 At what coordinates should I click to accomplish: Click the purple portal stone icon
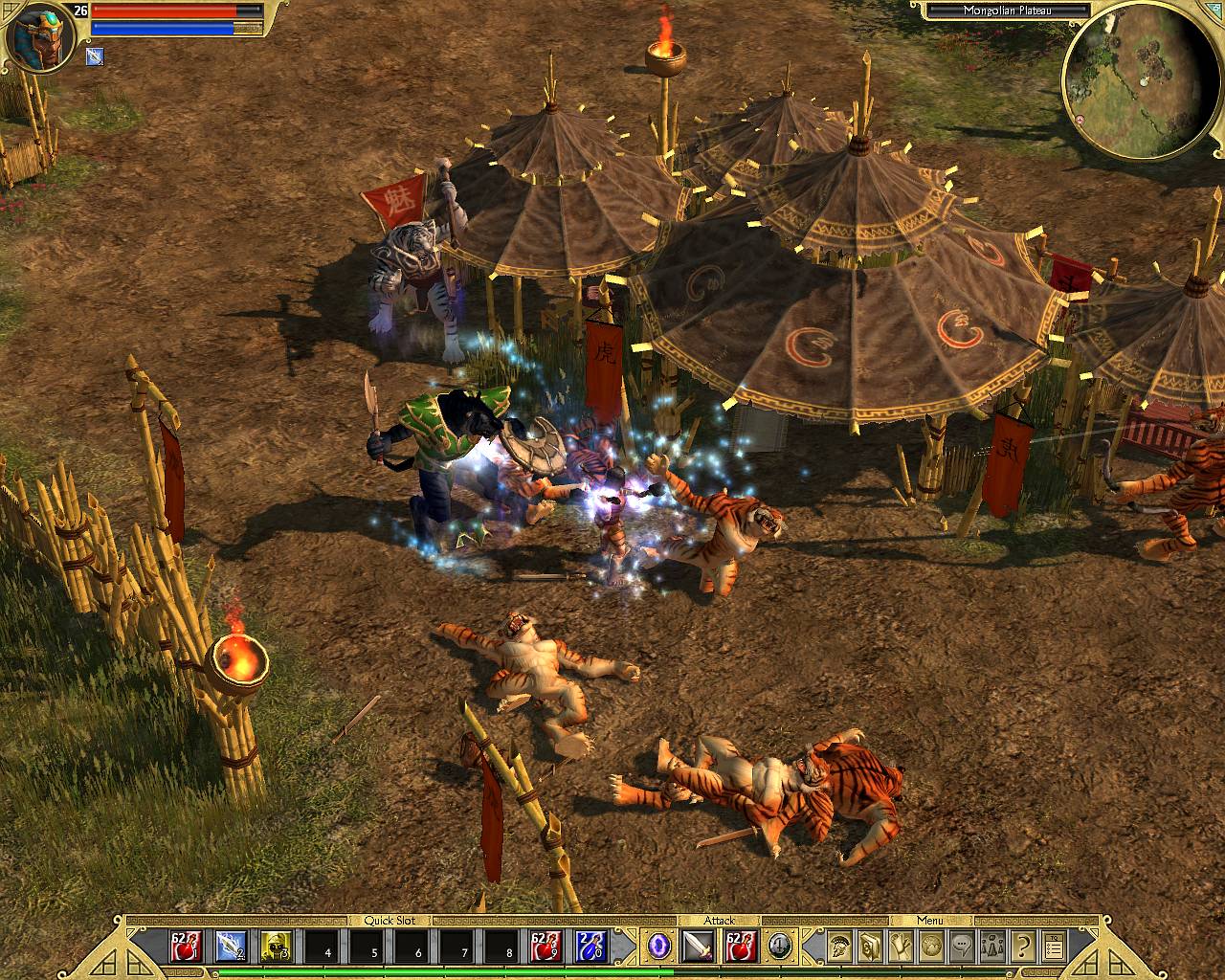click(658, 947)
